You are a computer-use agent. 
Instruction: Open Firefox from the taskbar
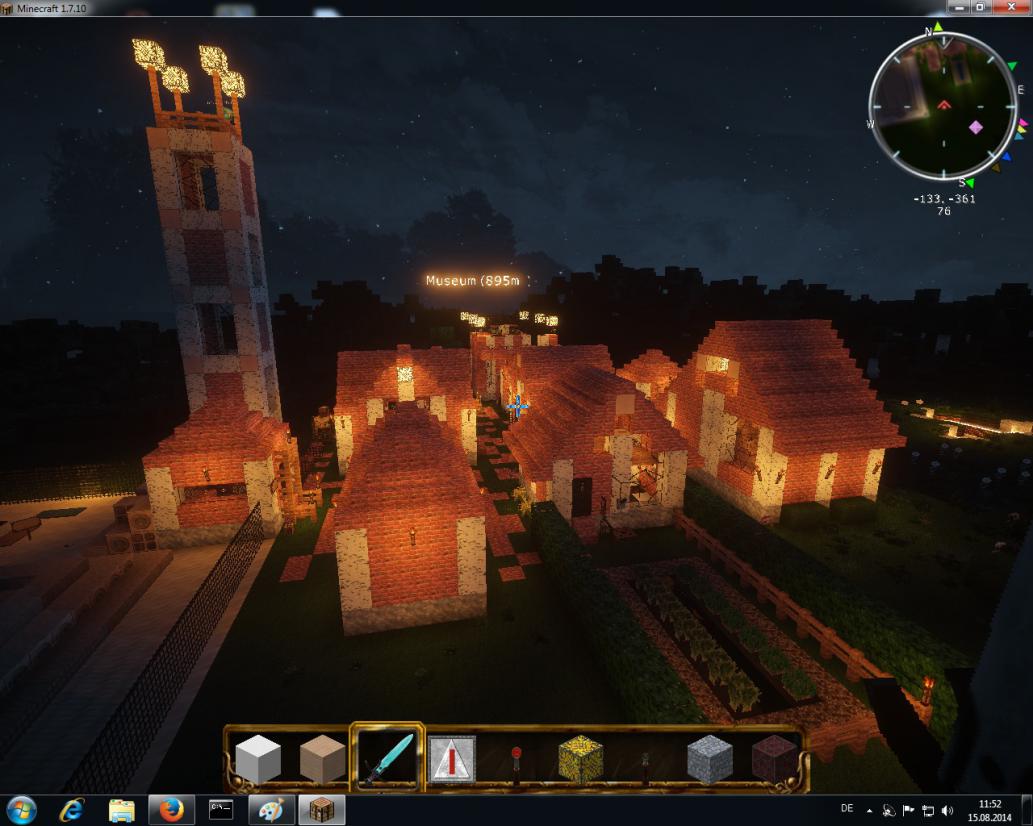(x=171, y=810)
